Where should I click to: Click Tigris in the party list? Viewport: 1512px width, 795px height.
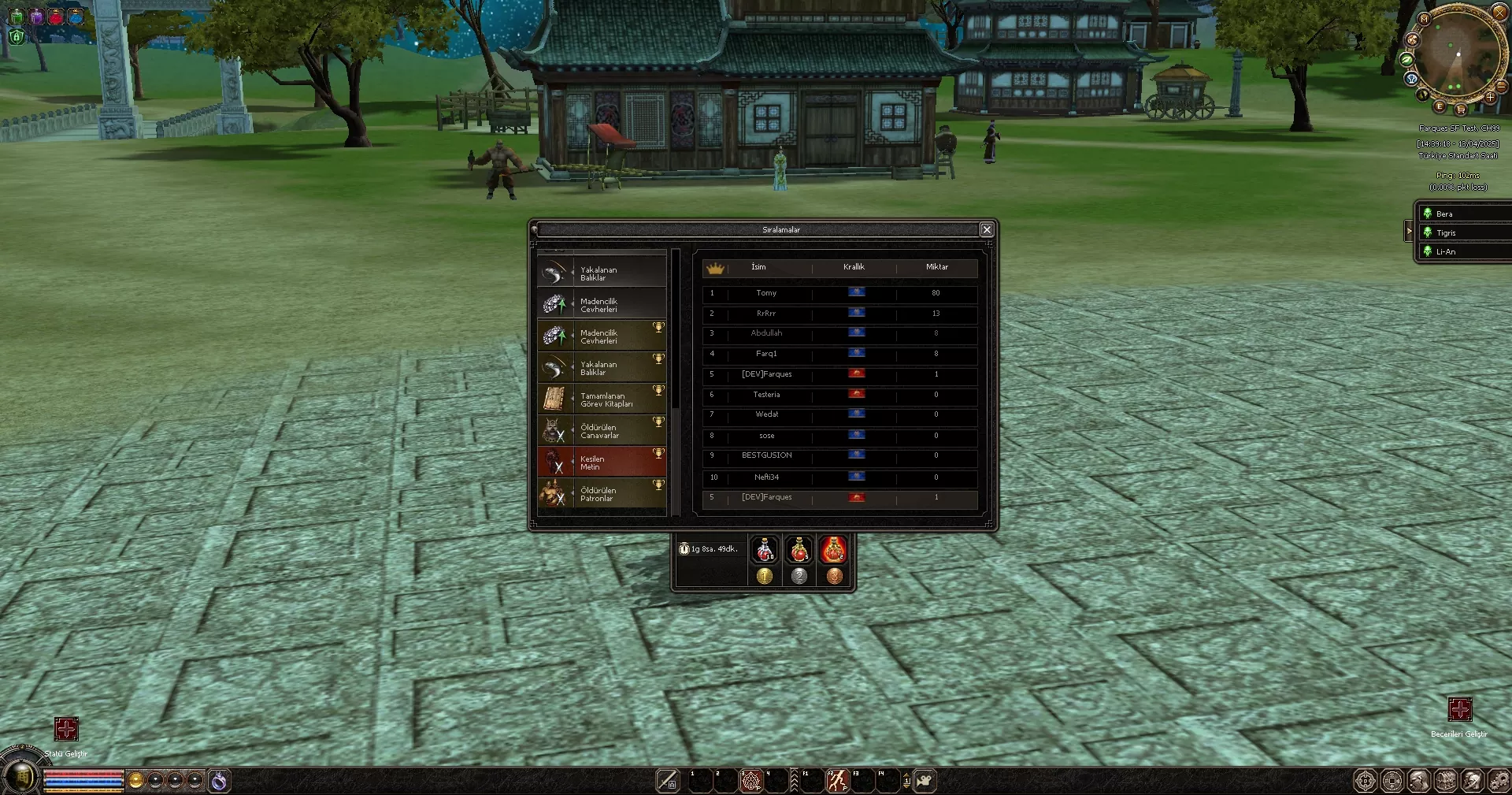pyautogui.click(x=1465, y=232)
